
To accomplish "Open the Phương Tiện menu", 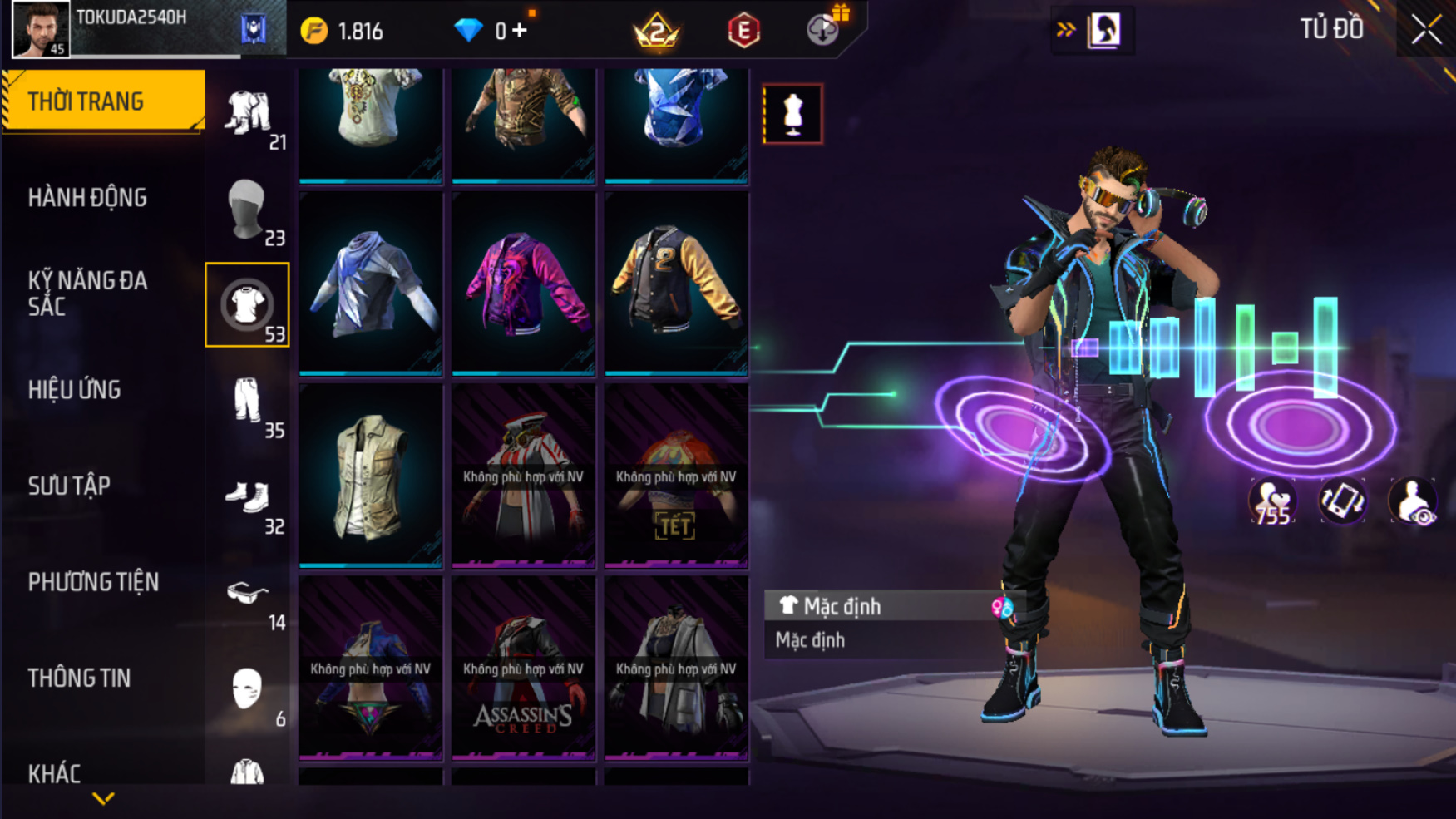I will [x=93, y=582].
